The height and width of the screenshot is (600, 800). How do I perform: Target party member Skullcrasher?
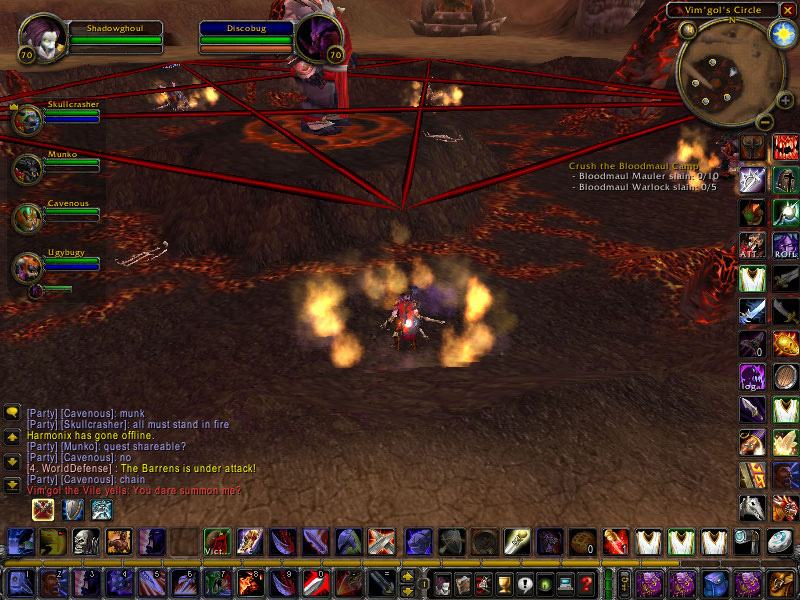tap(27, 119)
